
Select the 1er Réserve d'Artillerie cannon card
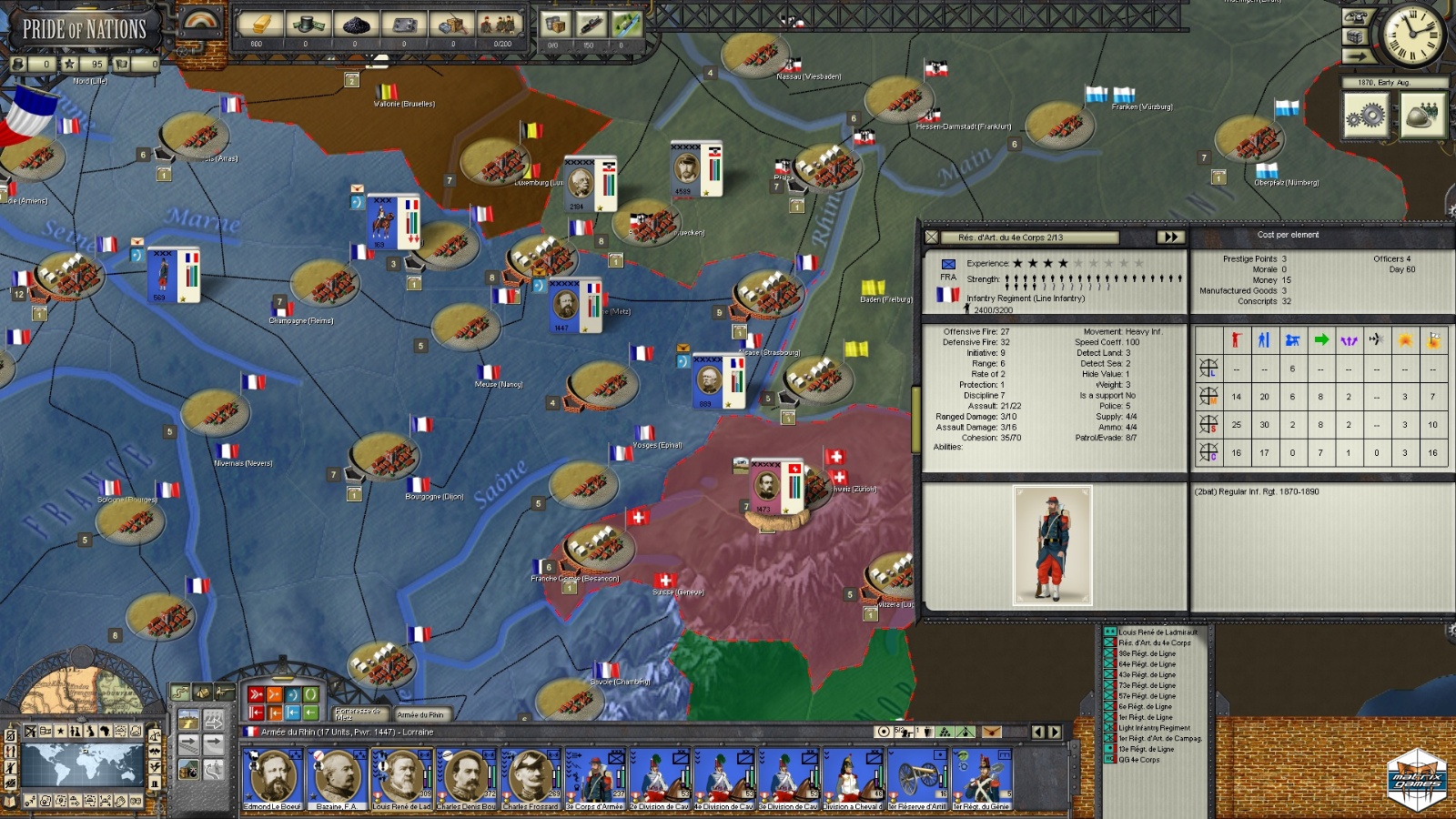point(917,778)
